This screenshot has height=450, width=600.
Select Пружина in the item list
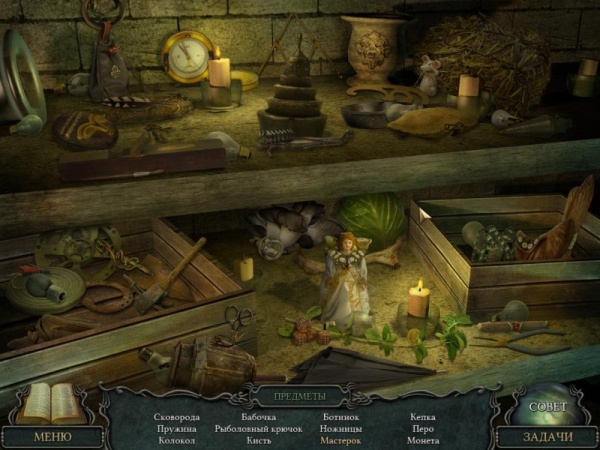[177, 428]
